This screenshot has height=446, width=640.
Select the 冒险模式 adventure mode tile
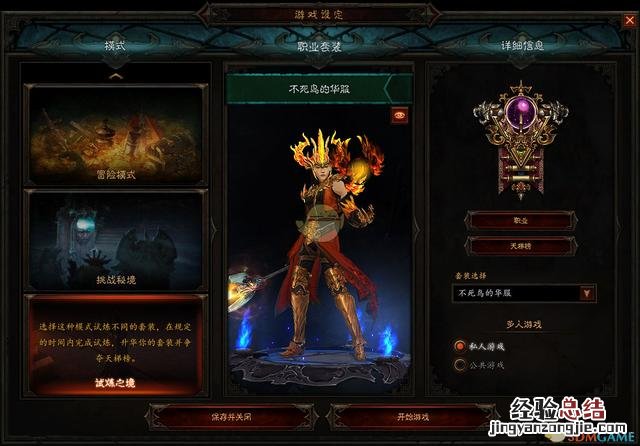pos(116,132)
